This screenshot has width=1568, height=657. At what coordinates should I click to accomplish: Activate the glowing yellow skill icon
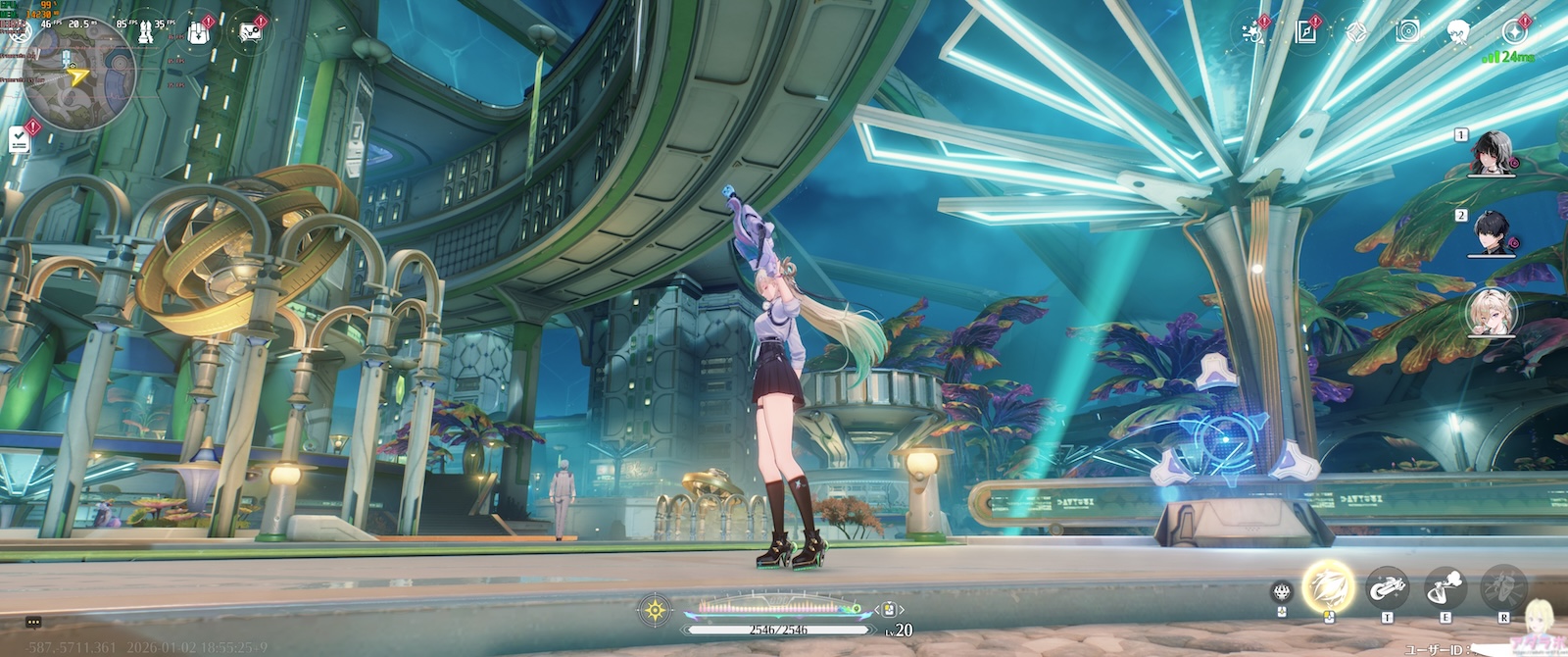1328,586
